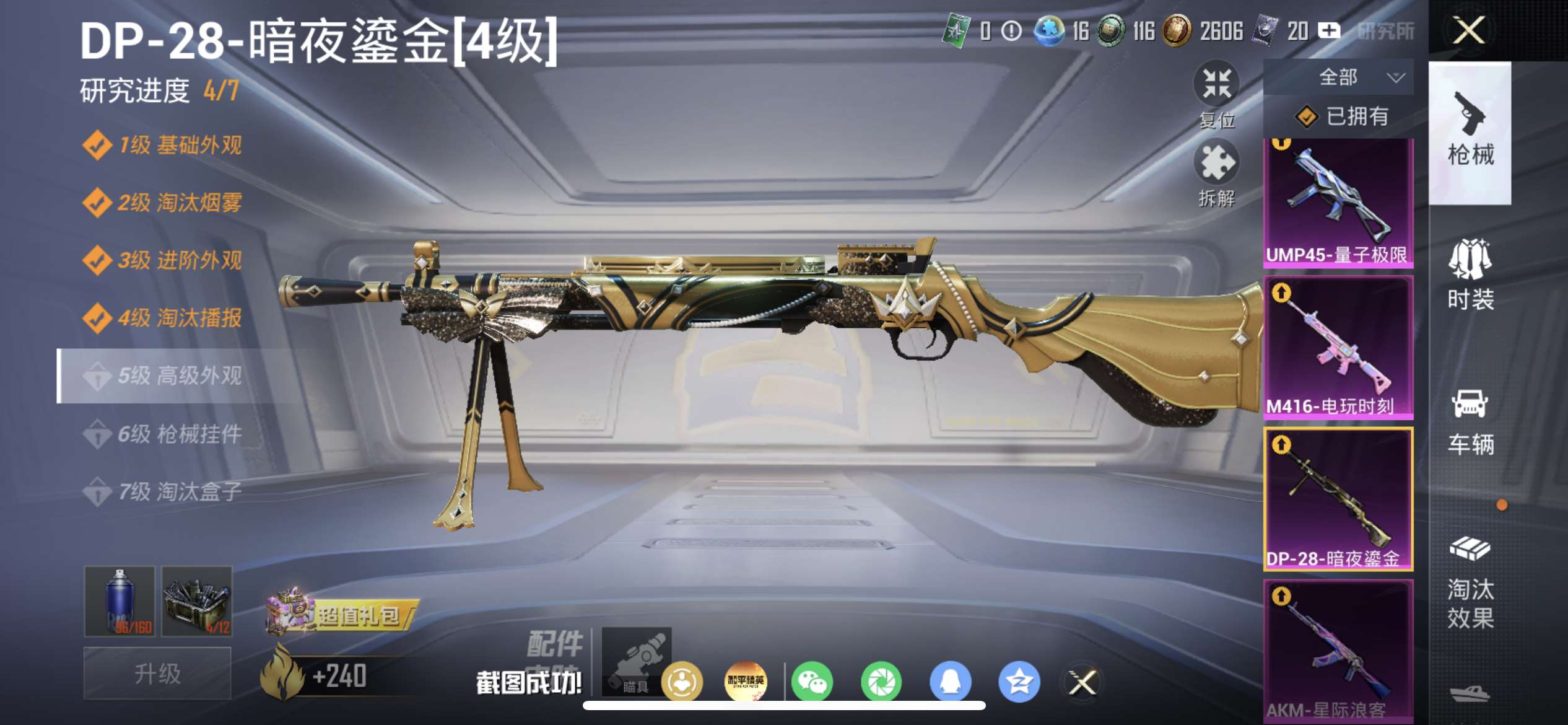Viewport: 1568px width, 725px height.
Task: Choose the DP-28-暗夜鎏金 skin thumbnail
Action: click(1338, 499)
